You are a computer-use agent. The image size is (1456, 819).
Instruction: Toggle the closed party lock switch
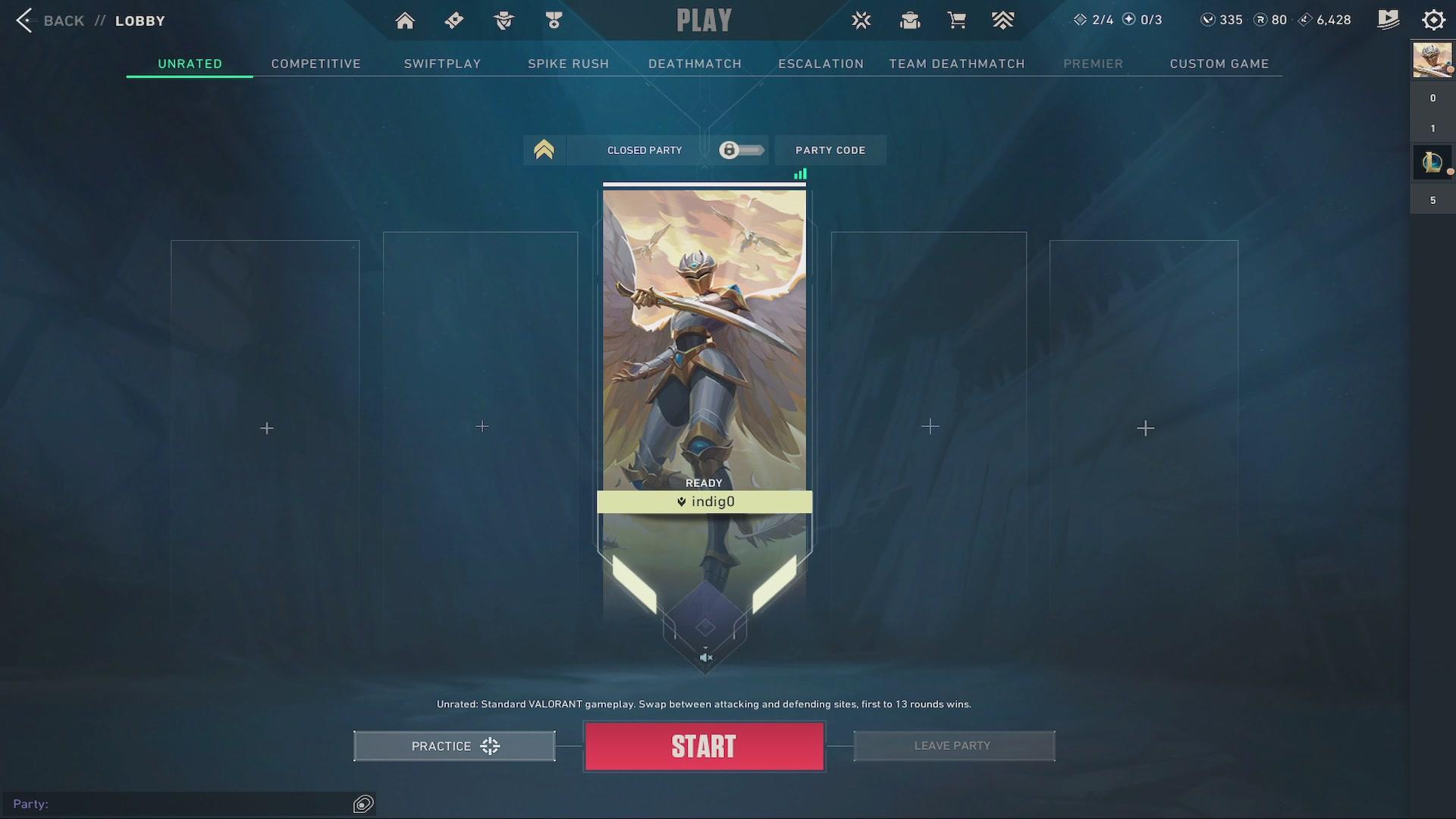point(740,150)
